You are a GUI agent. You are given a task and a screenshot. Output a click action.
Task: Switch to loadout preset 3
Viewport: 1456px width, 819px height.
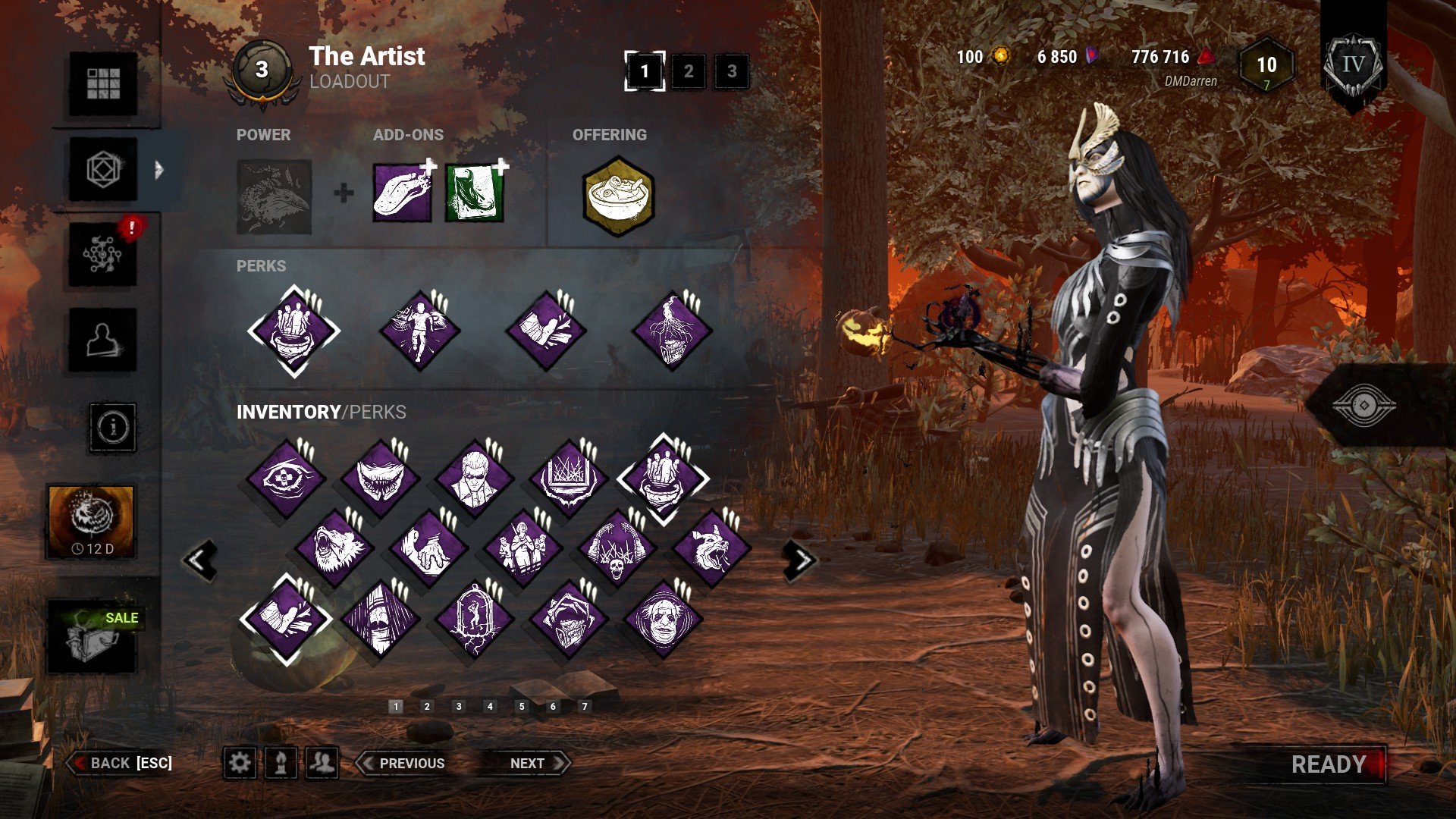pyautogui.click(x=731, y=71)
